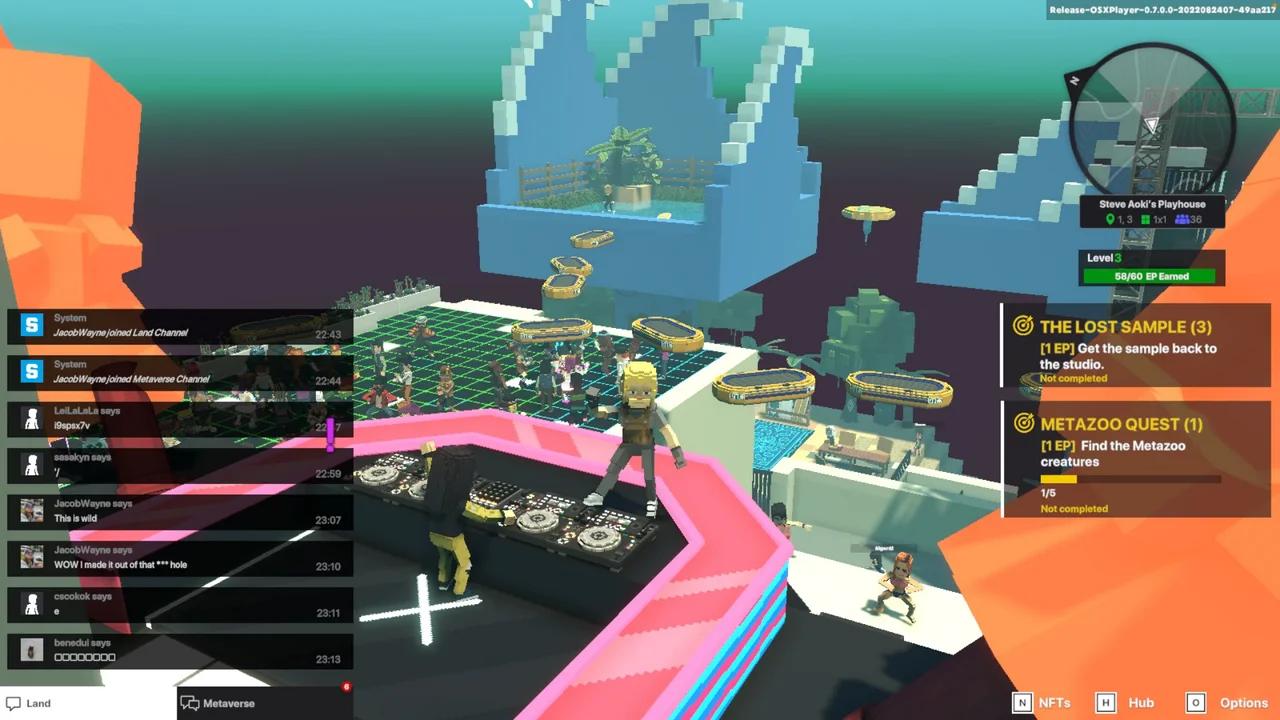Click the System avatar in the chat log
The image size is (1280, 720).
(x=31, y=325)
